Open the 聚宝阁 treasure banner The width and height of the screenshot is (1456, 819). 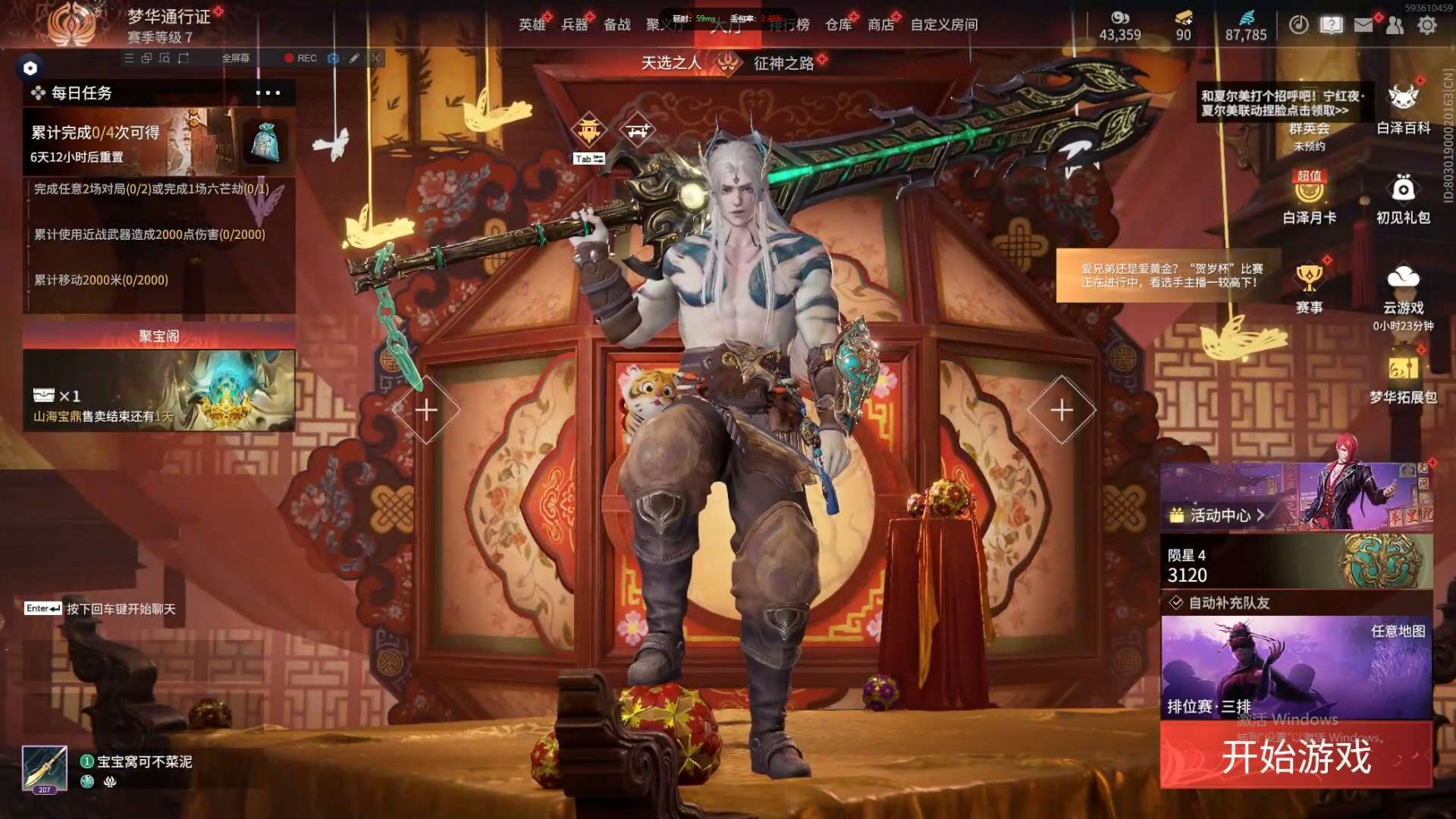coord(159,389)
